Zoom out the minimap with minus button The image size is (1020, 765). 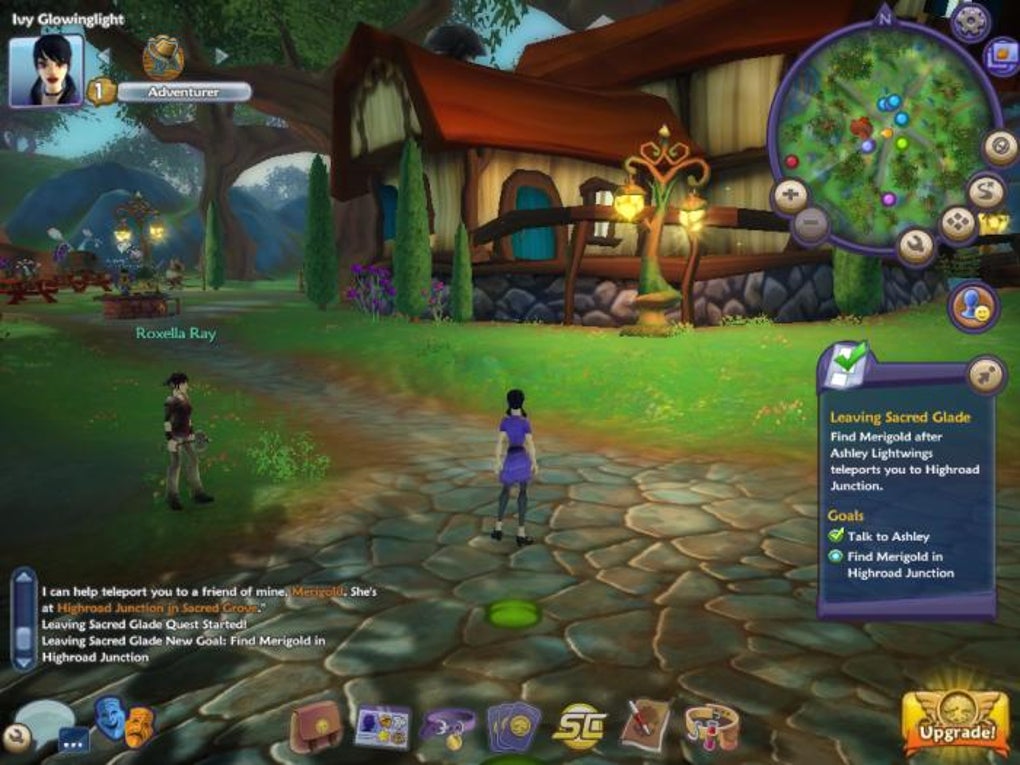(810, 223)
